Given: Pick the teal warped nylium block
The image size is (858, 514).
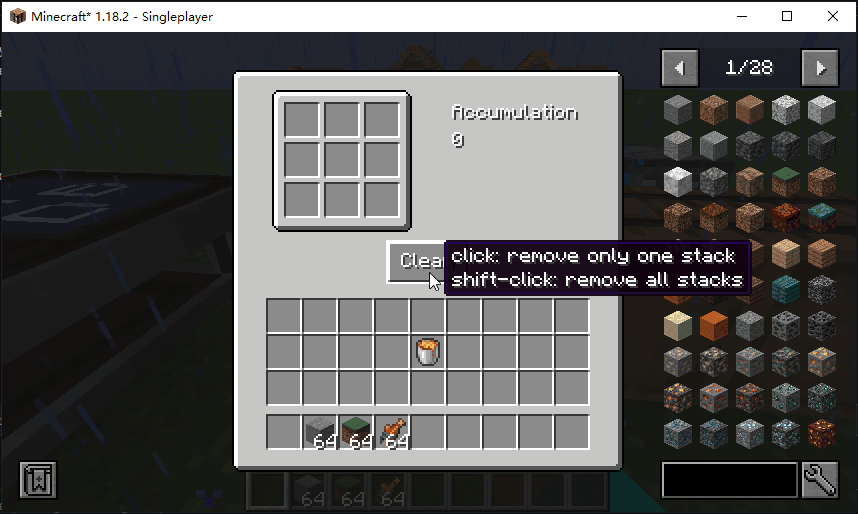Looking at the screenshot, I should [x=822, y=217].
